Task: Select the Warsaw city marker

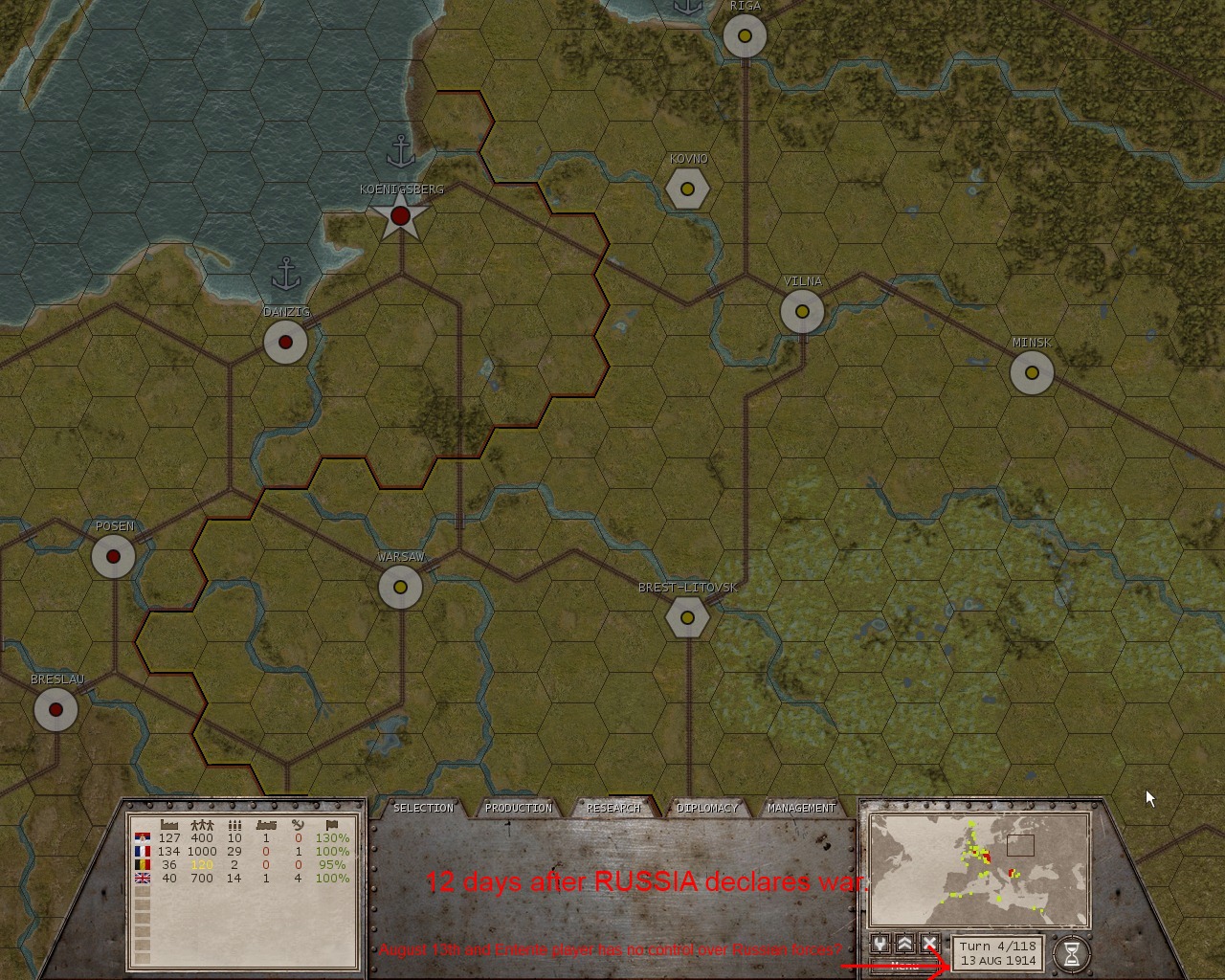Action: click(399, 589)
